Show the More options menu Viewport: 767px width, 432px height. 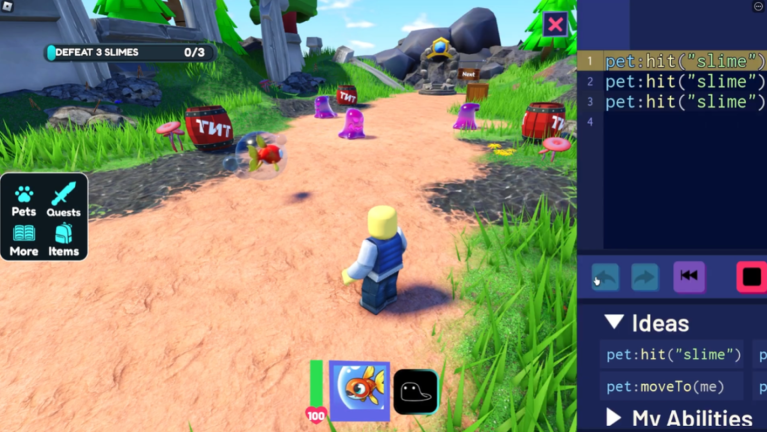tap(23, 239)
